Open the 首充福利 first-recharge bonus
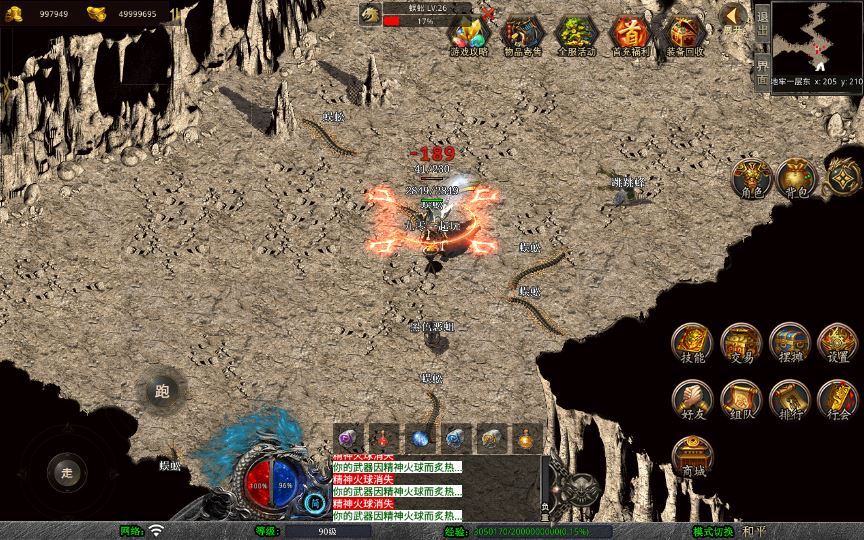 click(630, 34)
